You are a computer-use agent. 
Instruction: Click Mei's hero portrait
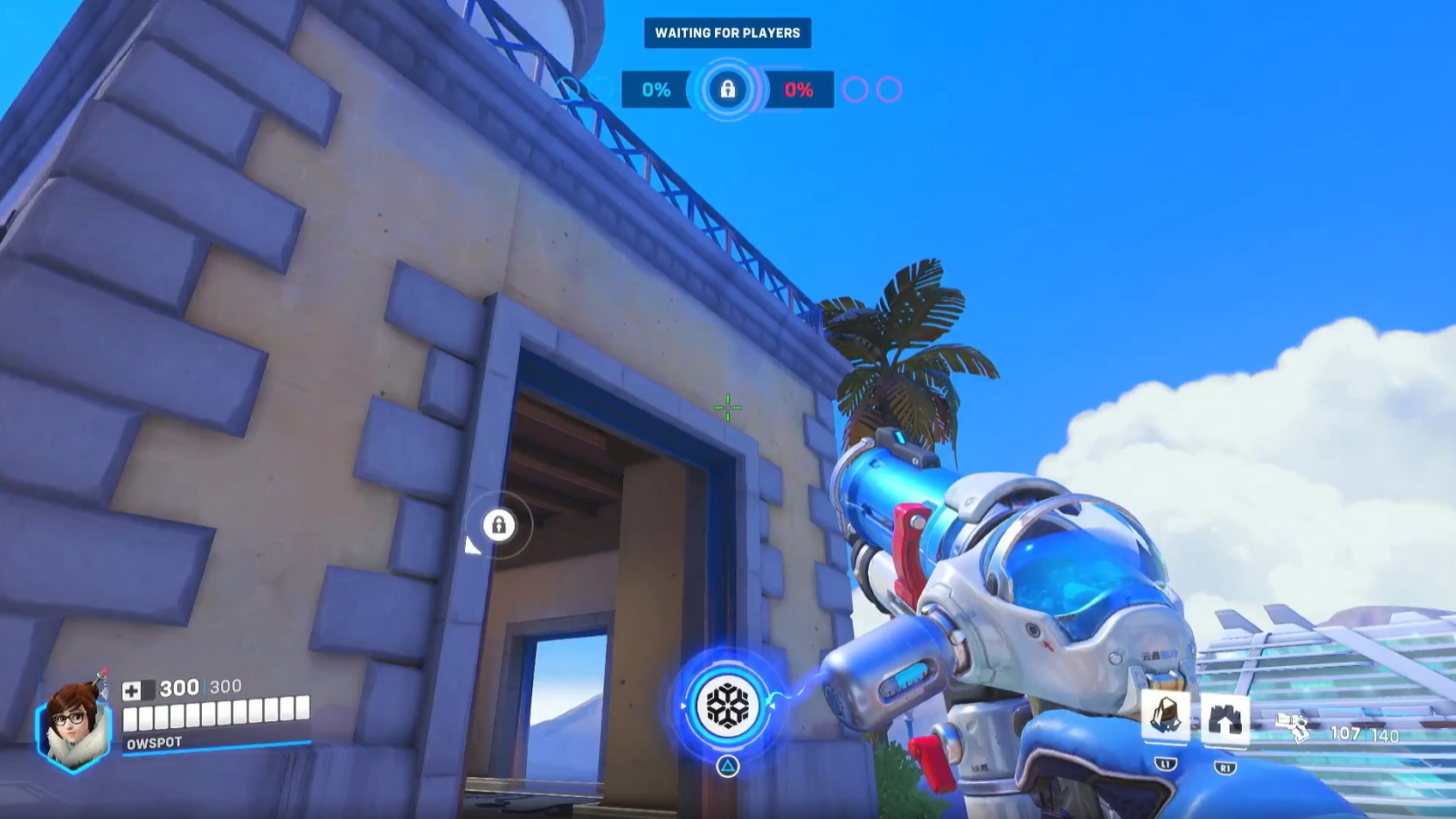pos(73,726)
